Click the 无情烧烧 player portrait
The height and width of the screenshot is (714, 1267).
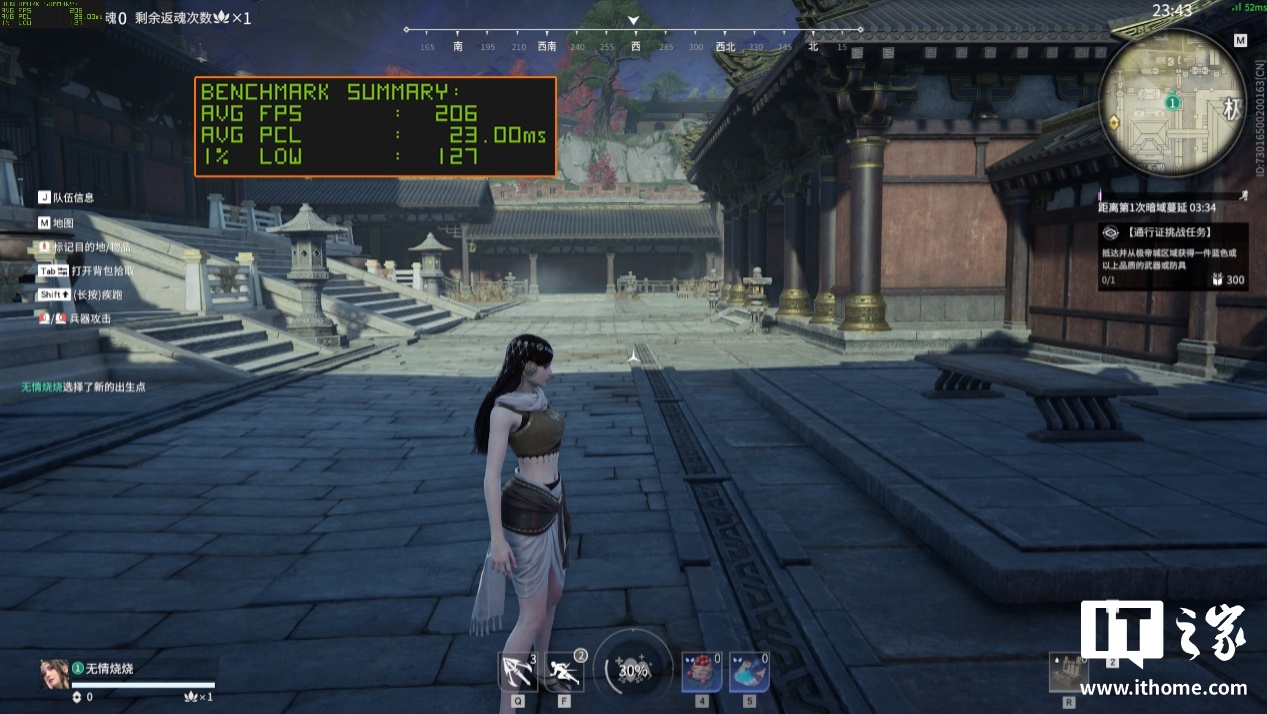[x=54, y=674]
